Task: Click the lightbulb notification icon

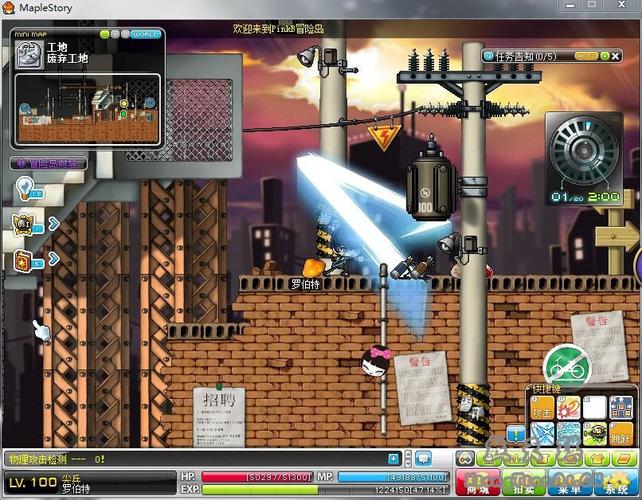Action: (x=23, y=188)
